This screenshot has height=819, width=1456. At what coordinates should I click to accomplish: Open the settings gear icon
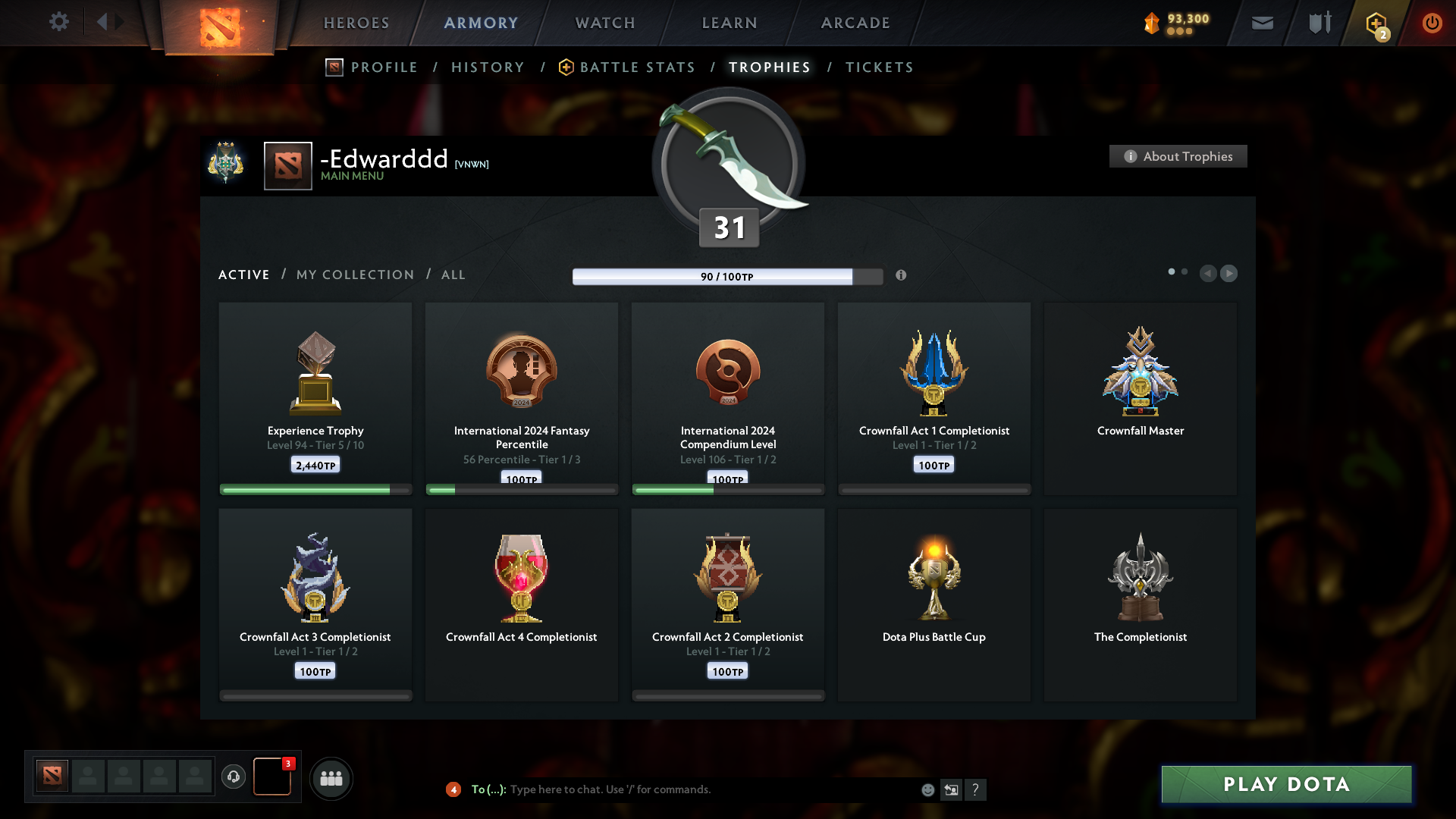coord(59,21)
